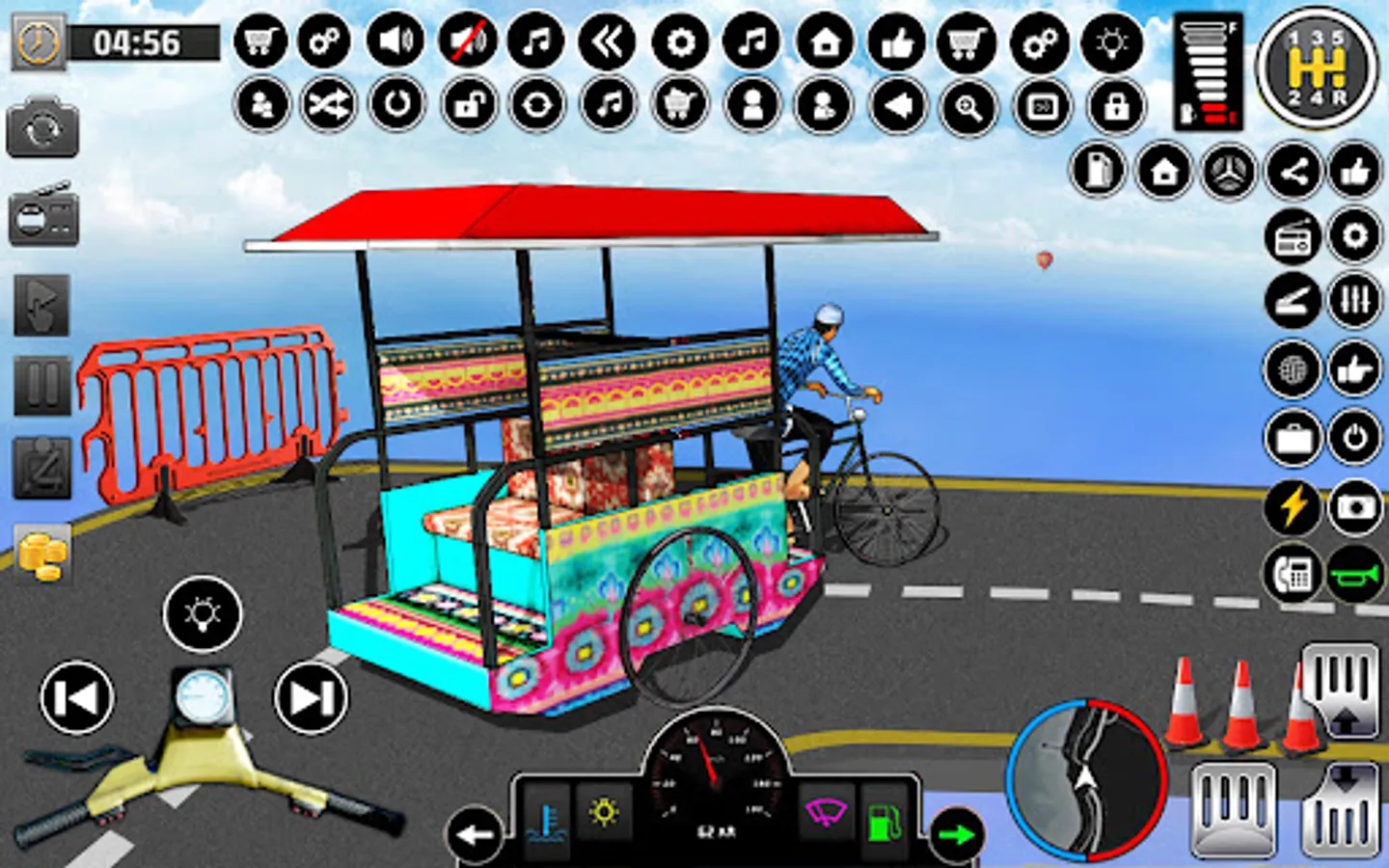Screen dimensions: 1389x868
Task: Toggle music off with the crossed speaker
Action: (466, 42)
